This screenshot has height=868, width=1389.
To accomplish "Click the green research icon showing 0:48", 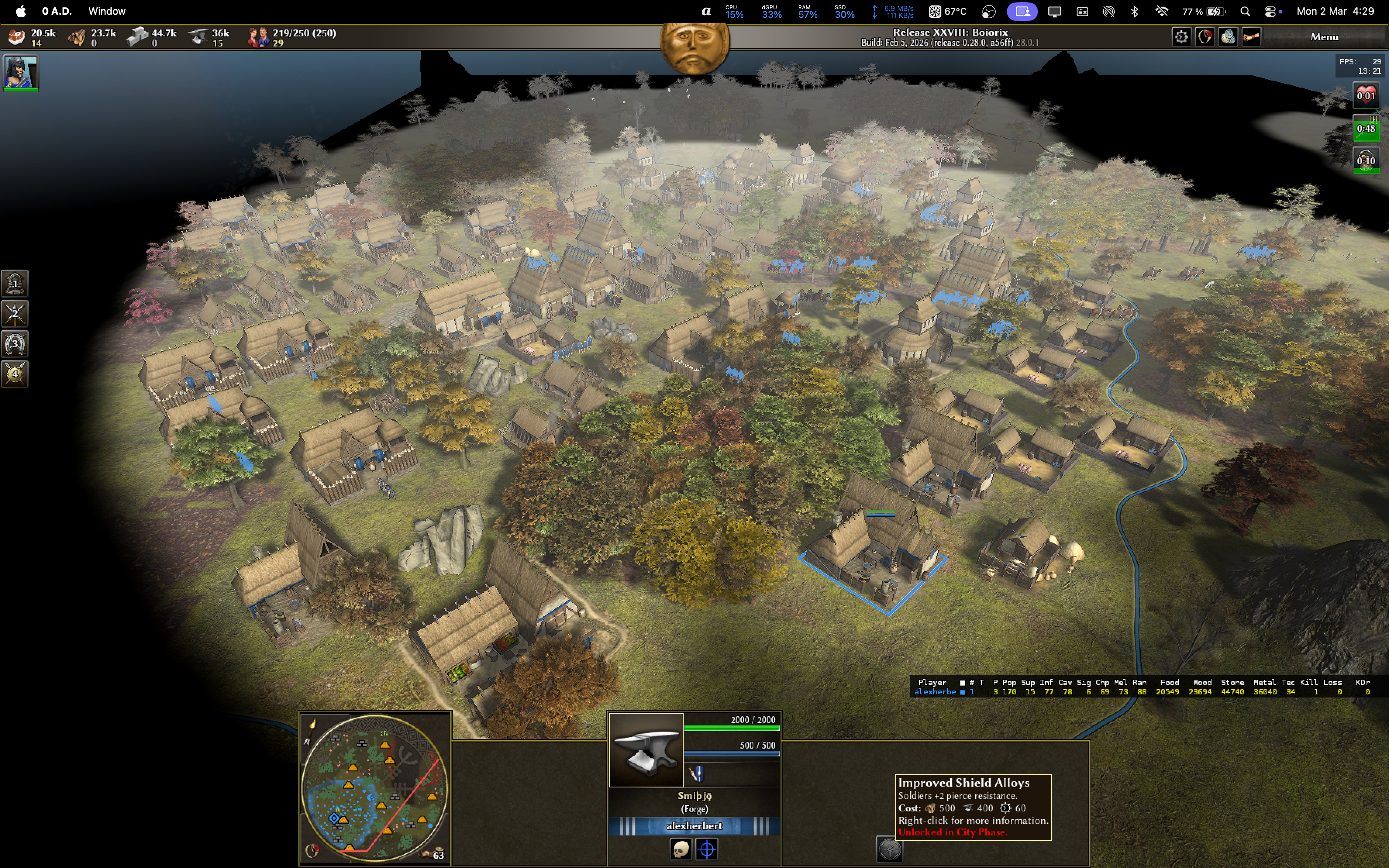I will coord(1365,128).
